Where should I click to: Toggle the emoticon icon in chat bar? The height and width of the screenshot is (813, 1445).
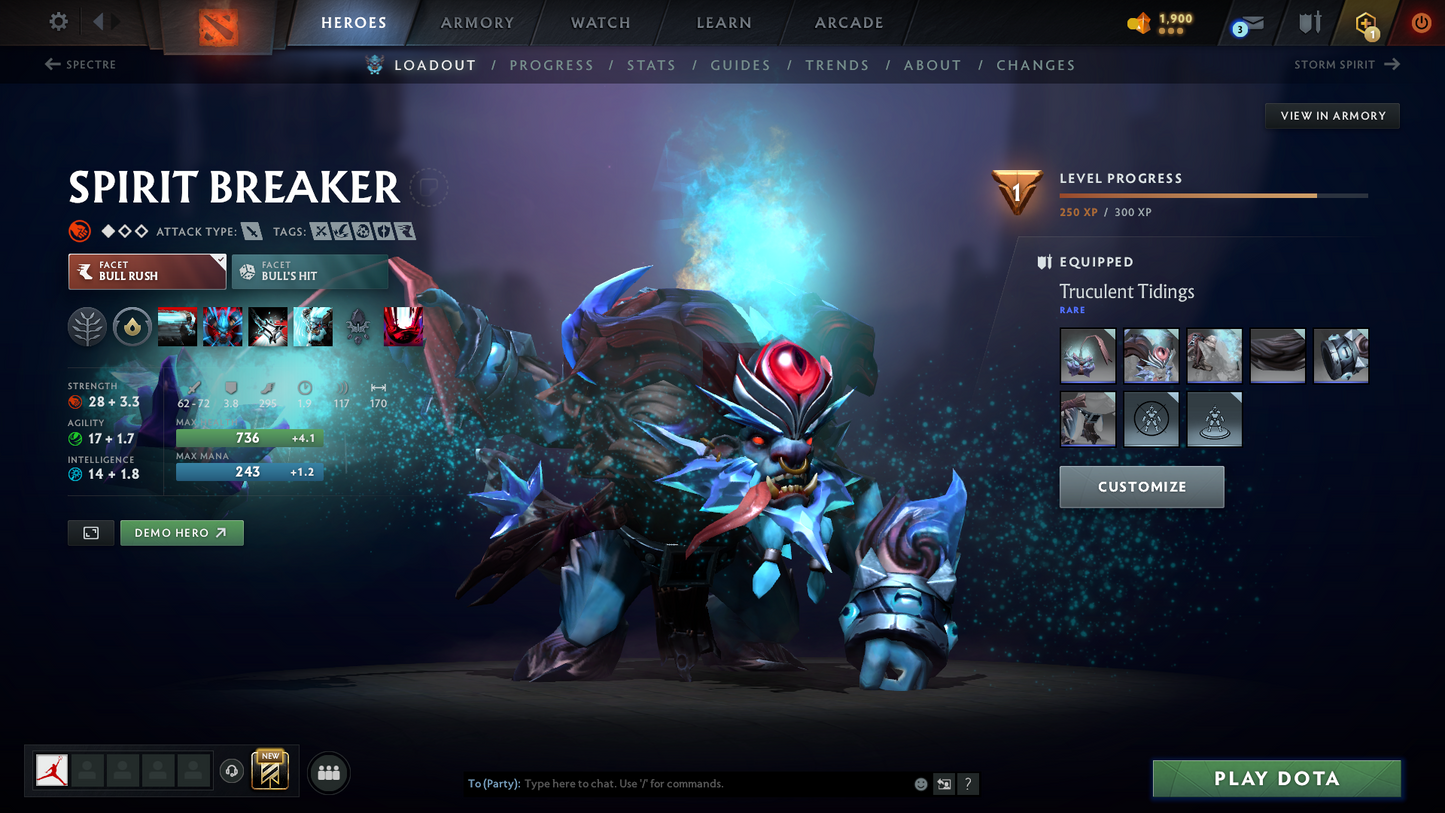click(x=920, y=784)
